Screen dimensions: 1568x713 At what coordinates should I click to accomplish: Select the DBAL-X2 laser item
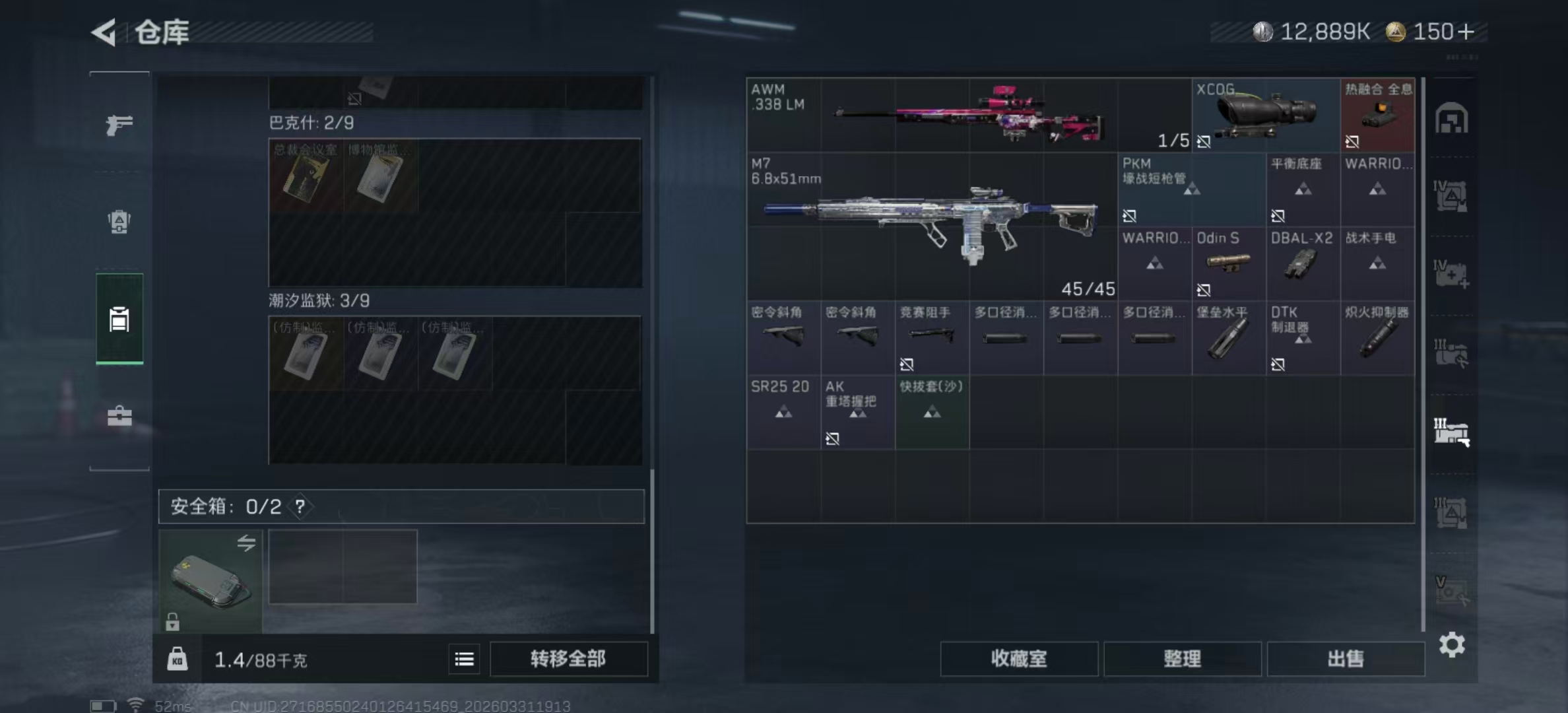[1303, 263]
